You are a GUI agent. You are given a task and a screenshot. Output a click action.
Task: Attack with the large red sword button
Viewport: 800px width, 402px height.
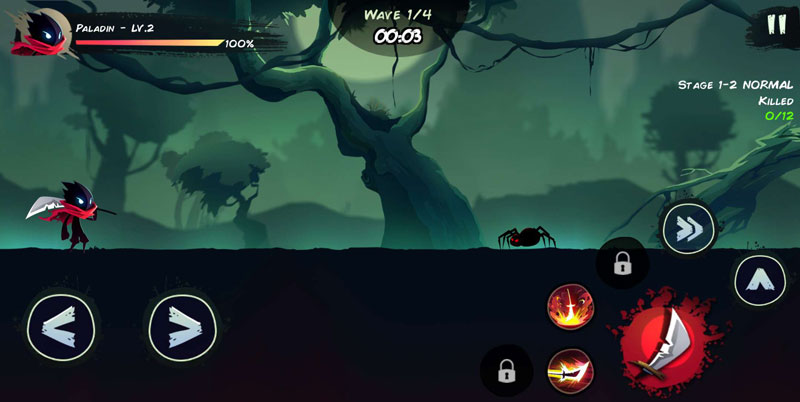coord(661,340)
